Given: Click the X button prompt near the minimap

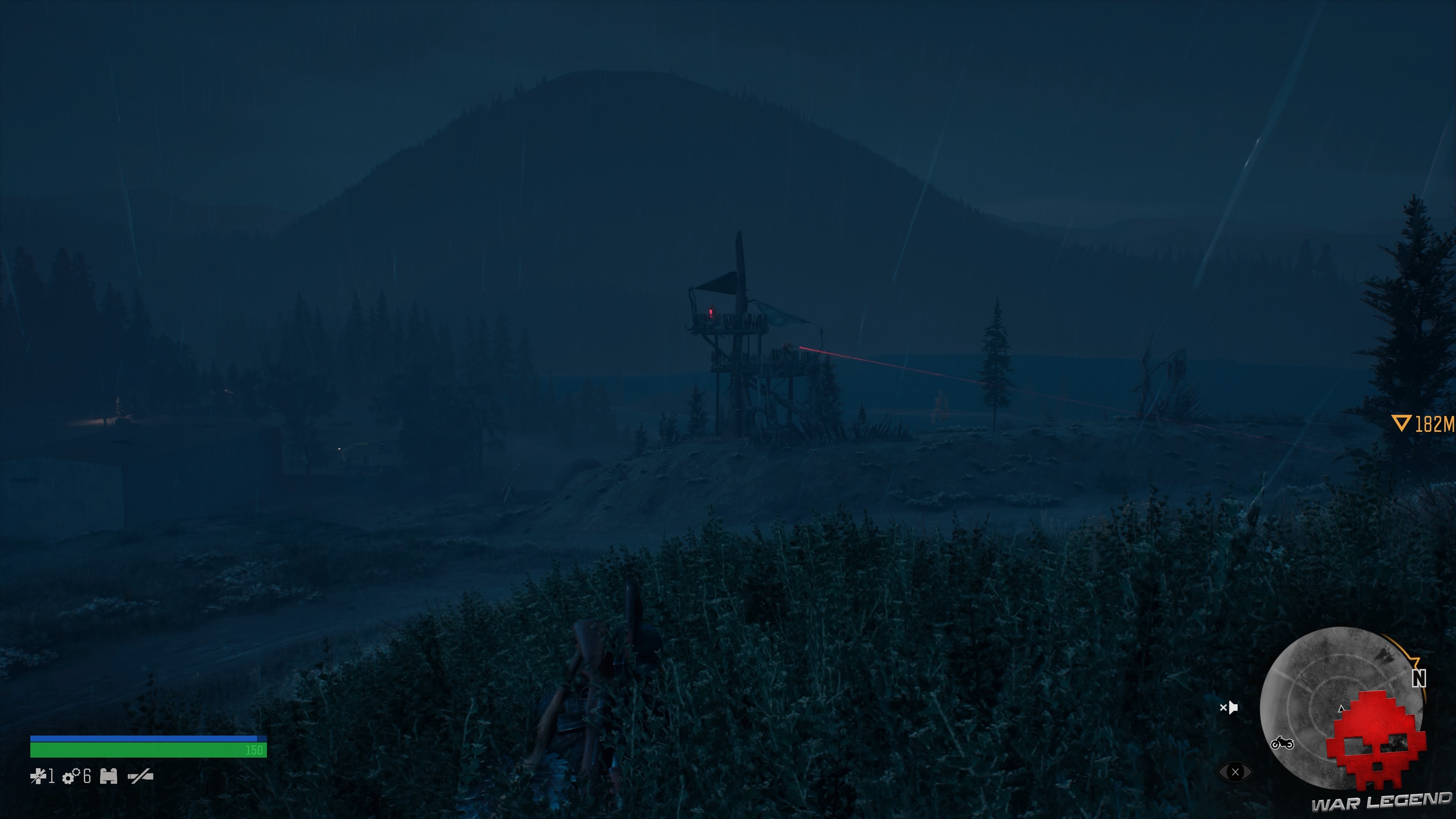Looking at the screenshot, I should tap(1236, 772).
